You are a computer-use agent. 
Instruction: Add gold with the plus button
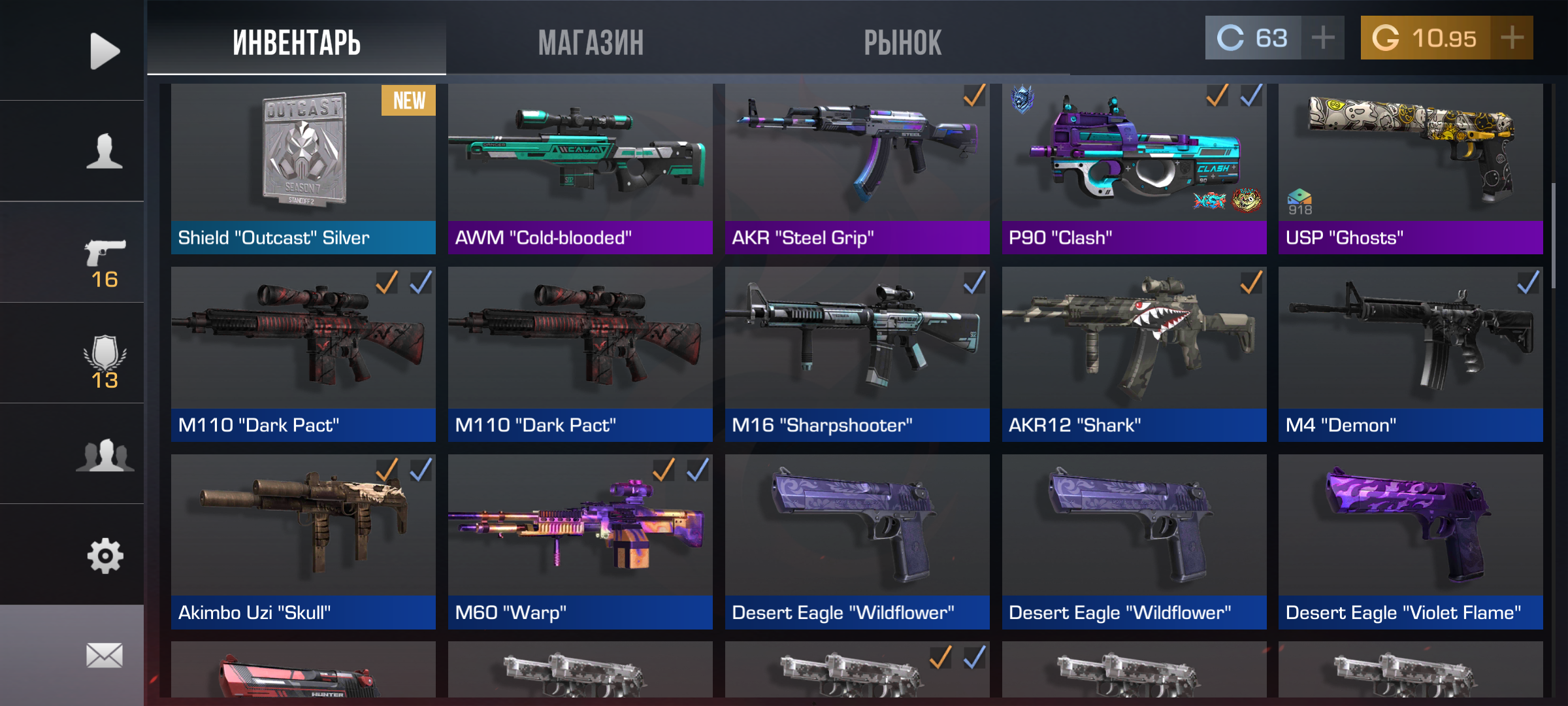pyautogui.click(x=1512, y=38)
